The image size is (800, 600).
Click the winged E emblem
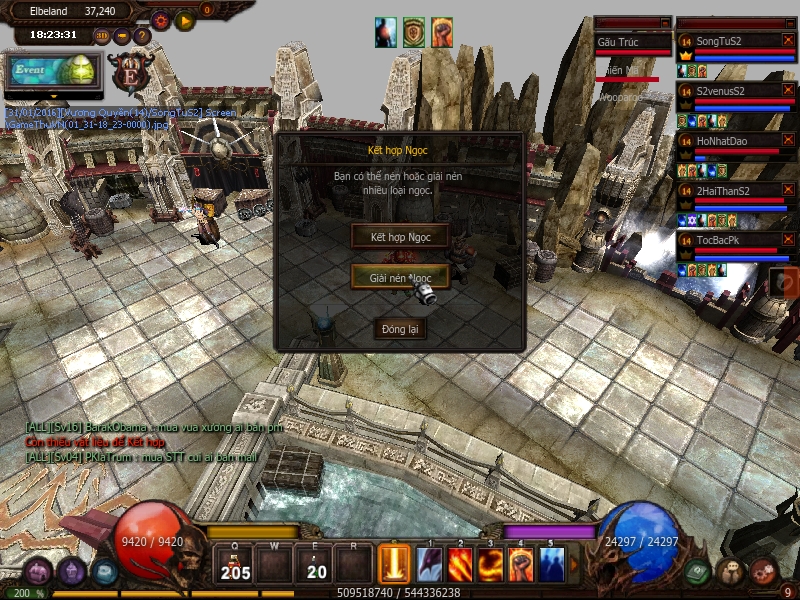[131, 73]
